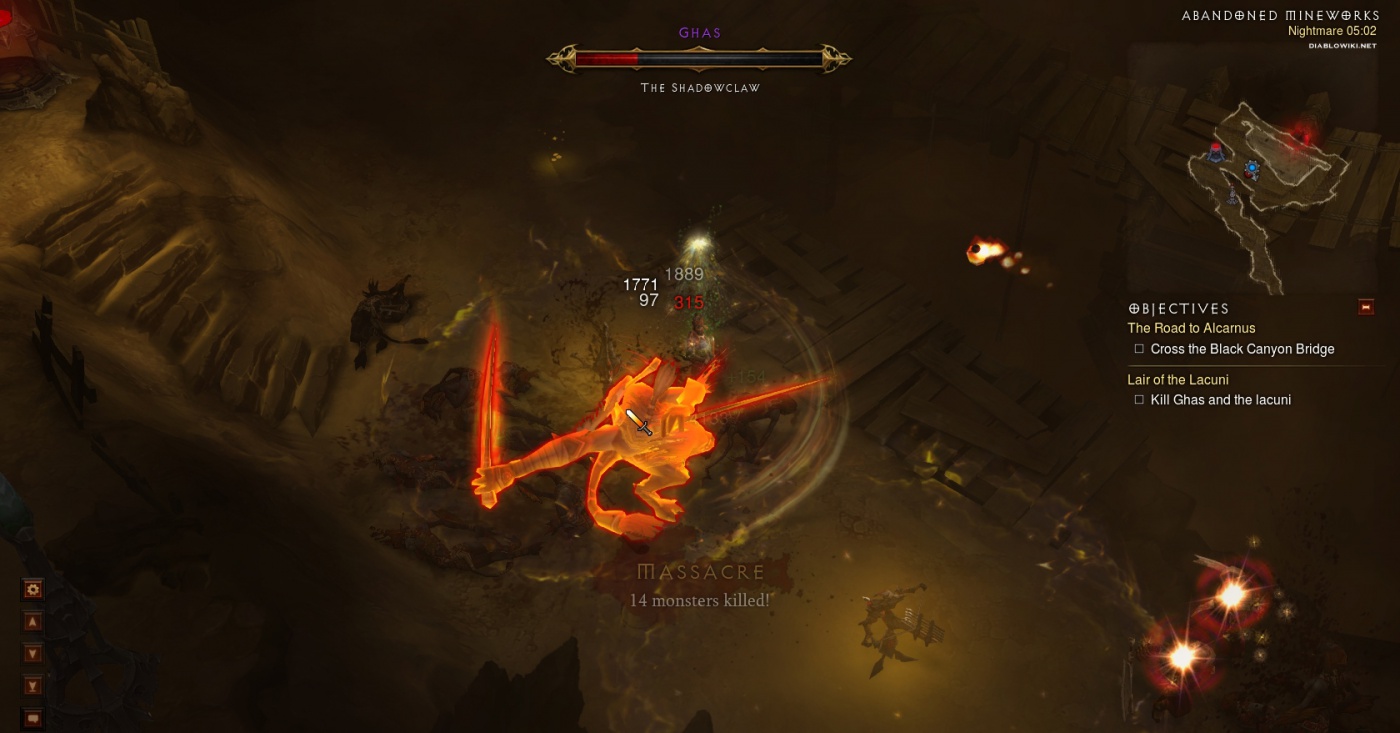The height and width of the screenshot is (733, 1400).
Task: Click the chat scroll-up arrow icon
Action: click(x=33, y=621)
